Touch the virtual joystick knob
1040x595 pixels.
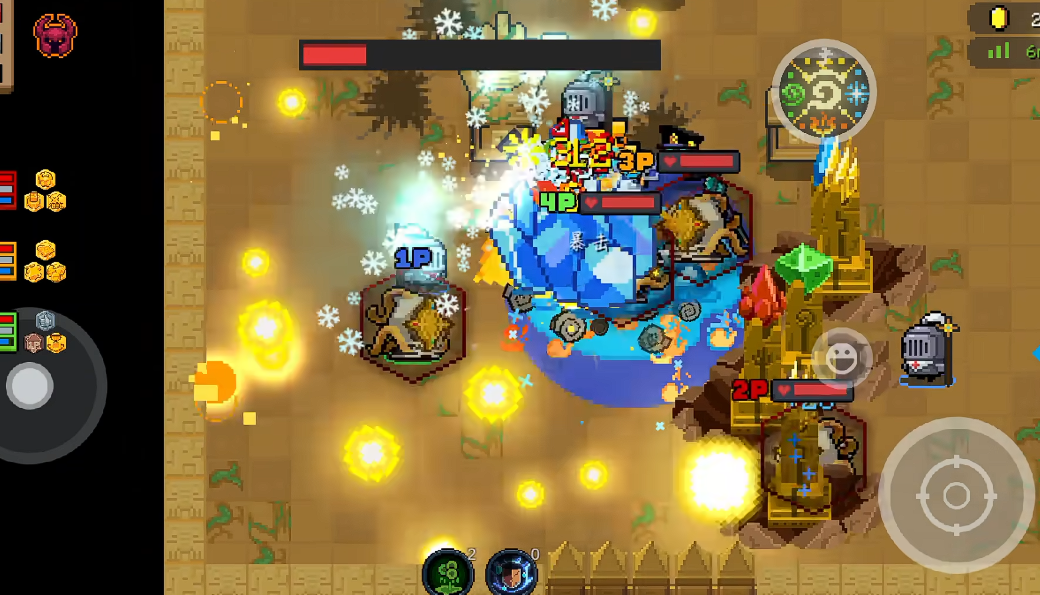click(x=30, y=385)
